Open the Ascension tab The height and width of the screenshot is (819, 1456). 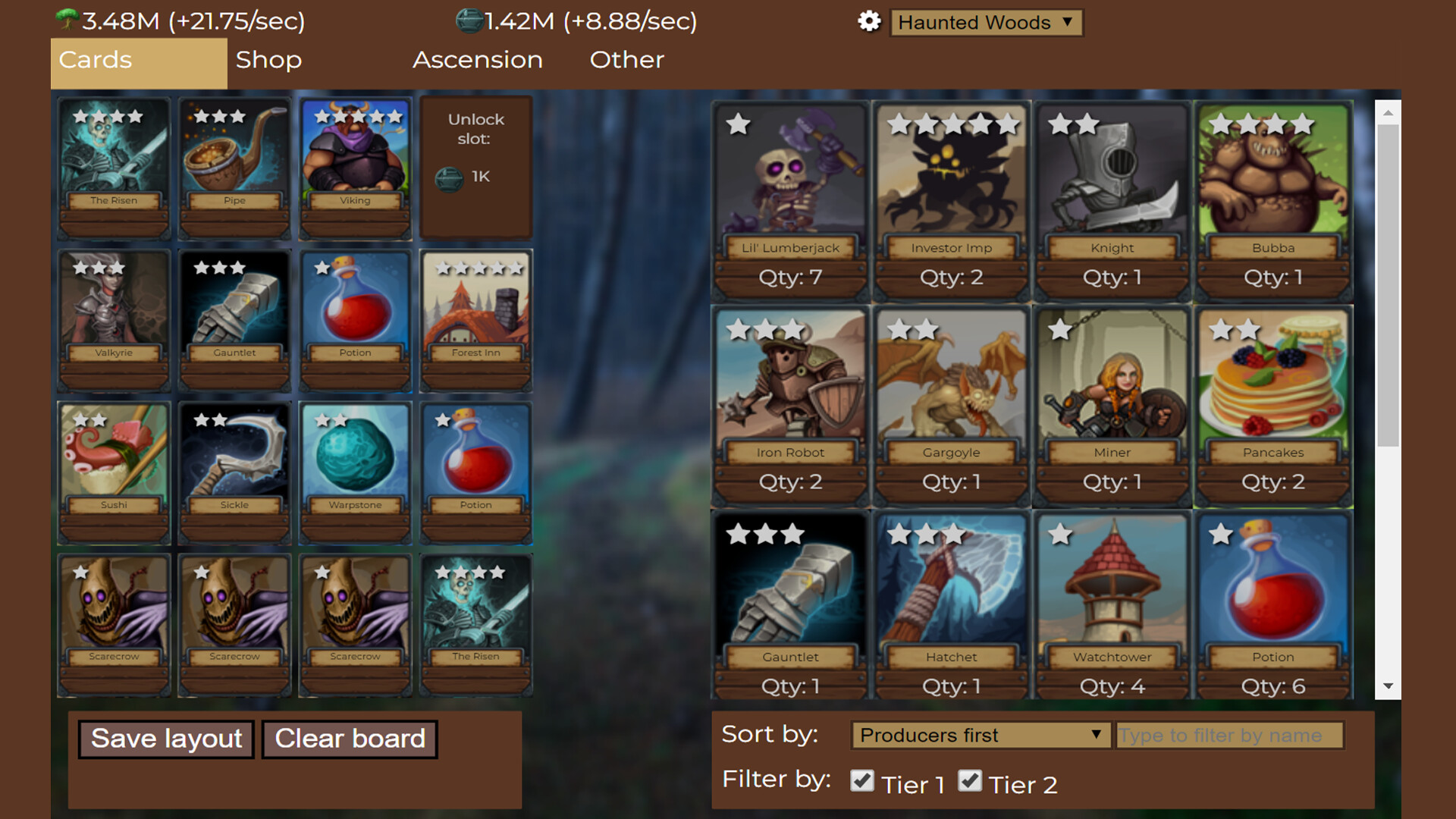coord(477,60)
